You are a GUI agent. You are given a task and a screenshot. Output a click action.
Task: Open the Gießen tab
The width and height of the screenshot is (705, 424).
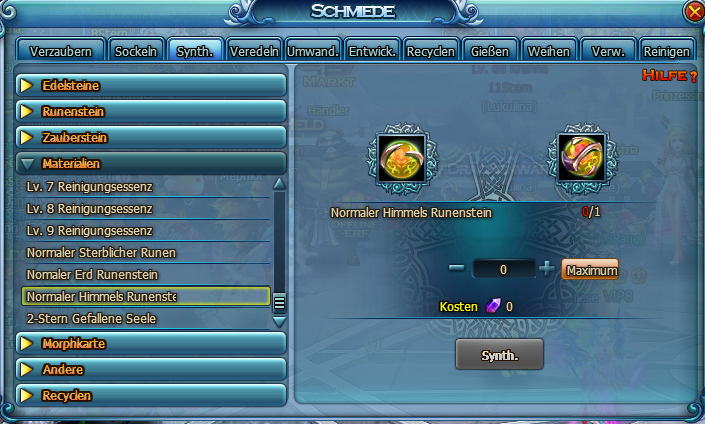click(x=490, y=51)
